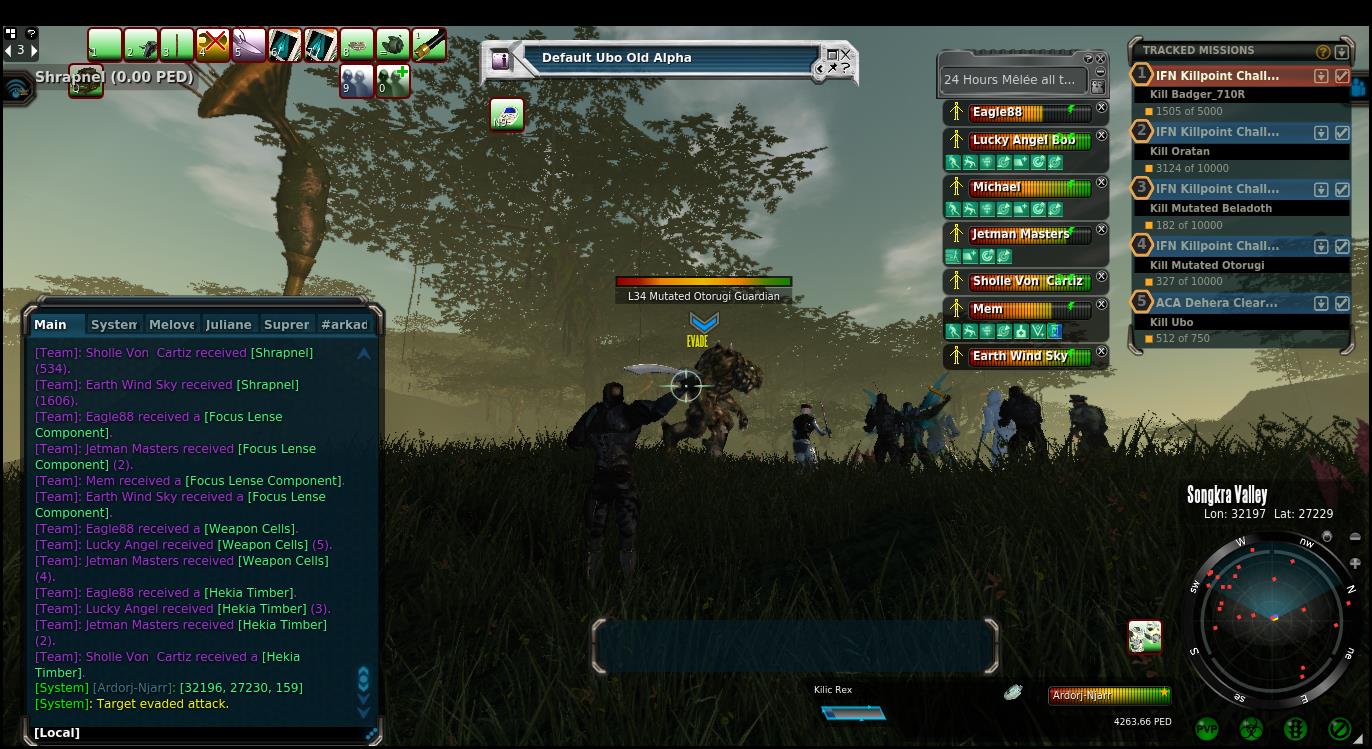This screenshot has width=1372, height=749.
Task: Switch to the Juliane chat tab
Action: (228, 324)
